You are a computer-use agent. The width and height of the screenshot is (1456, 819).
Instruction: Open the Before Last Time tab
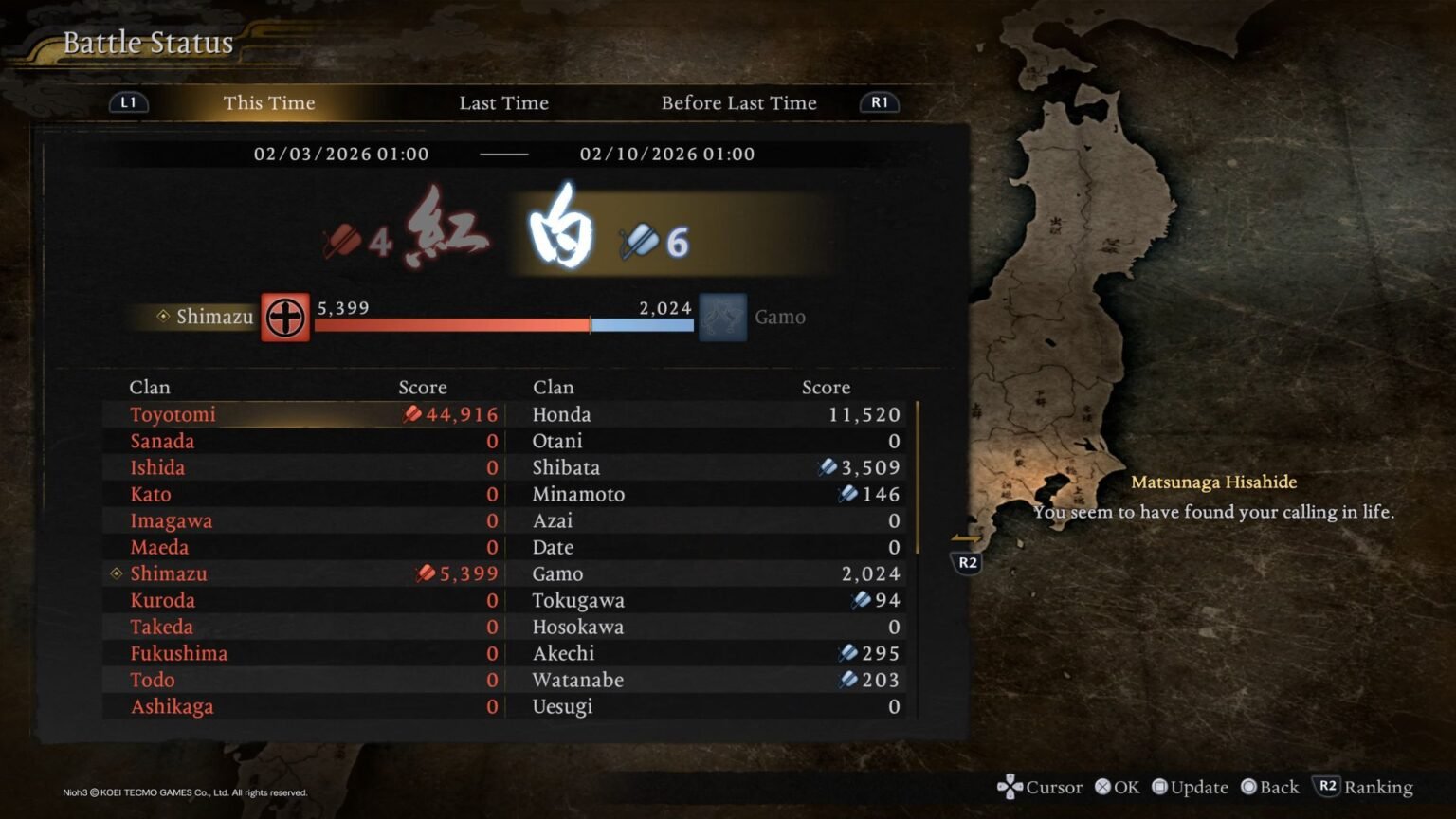click(x=739, y=103)
